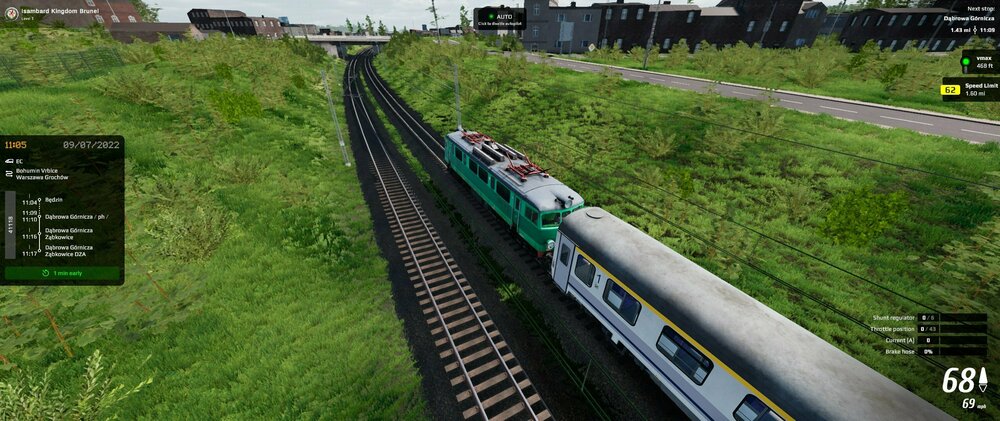
Task: Click the green vmax signal indicator
Action: 966,62
